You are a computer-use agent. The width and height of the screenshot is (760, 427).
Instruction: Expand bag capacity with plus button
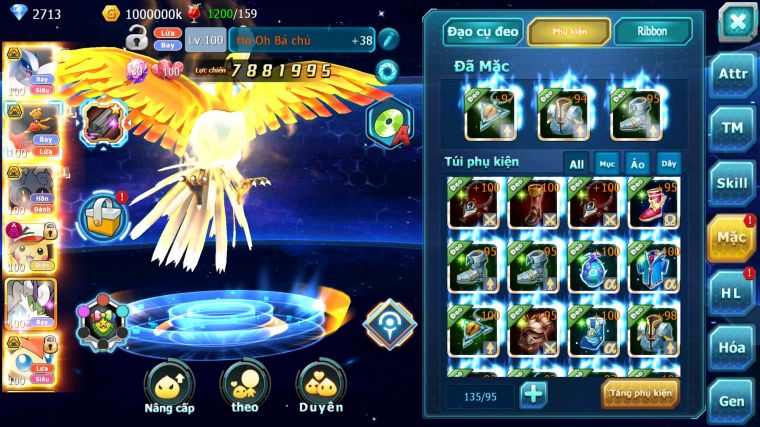point(534,394)
